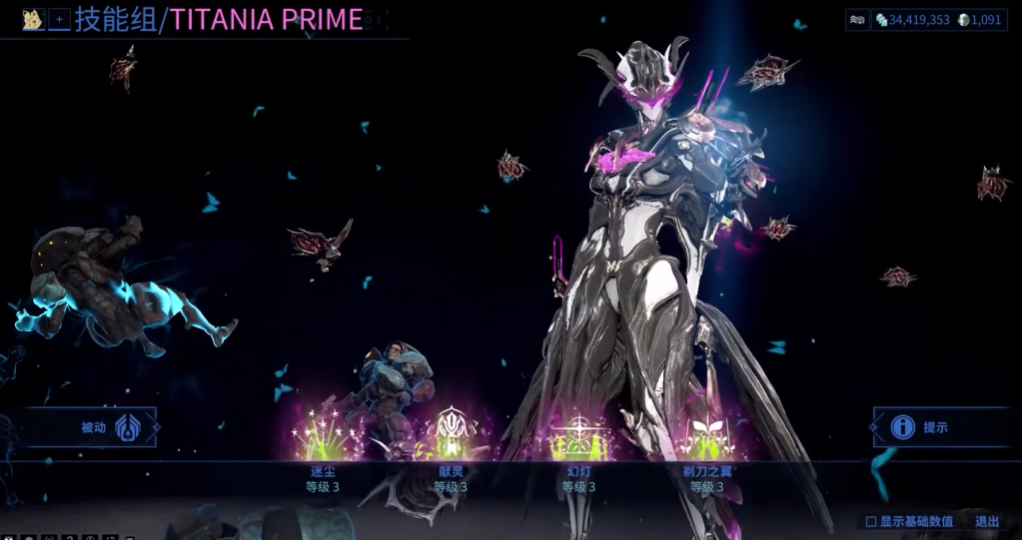Viewport: 1022px width, 540px height.
Task: Toggle the 显示基础数值 checkbox
Action: click(x=871, y=521)
